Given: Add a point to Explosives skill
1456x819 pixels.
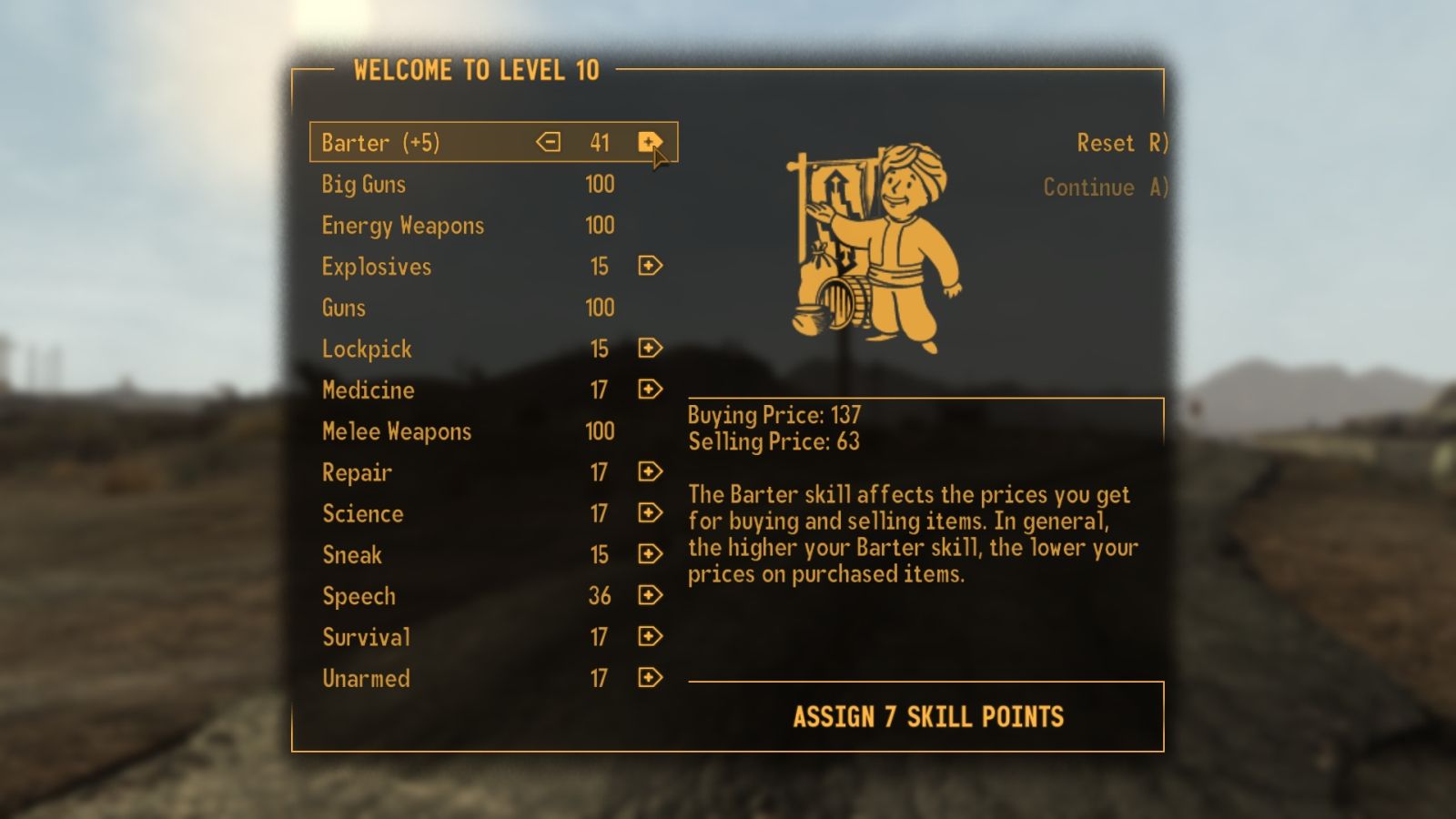Looking at the screenshot, I should [648, 266].
